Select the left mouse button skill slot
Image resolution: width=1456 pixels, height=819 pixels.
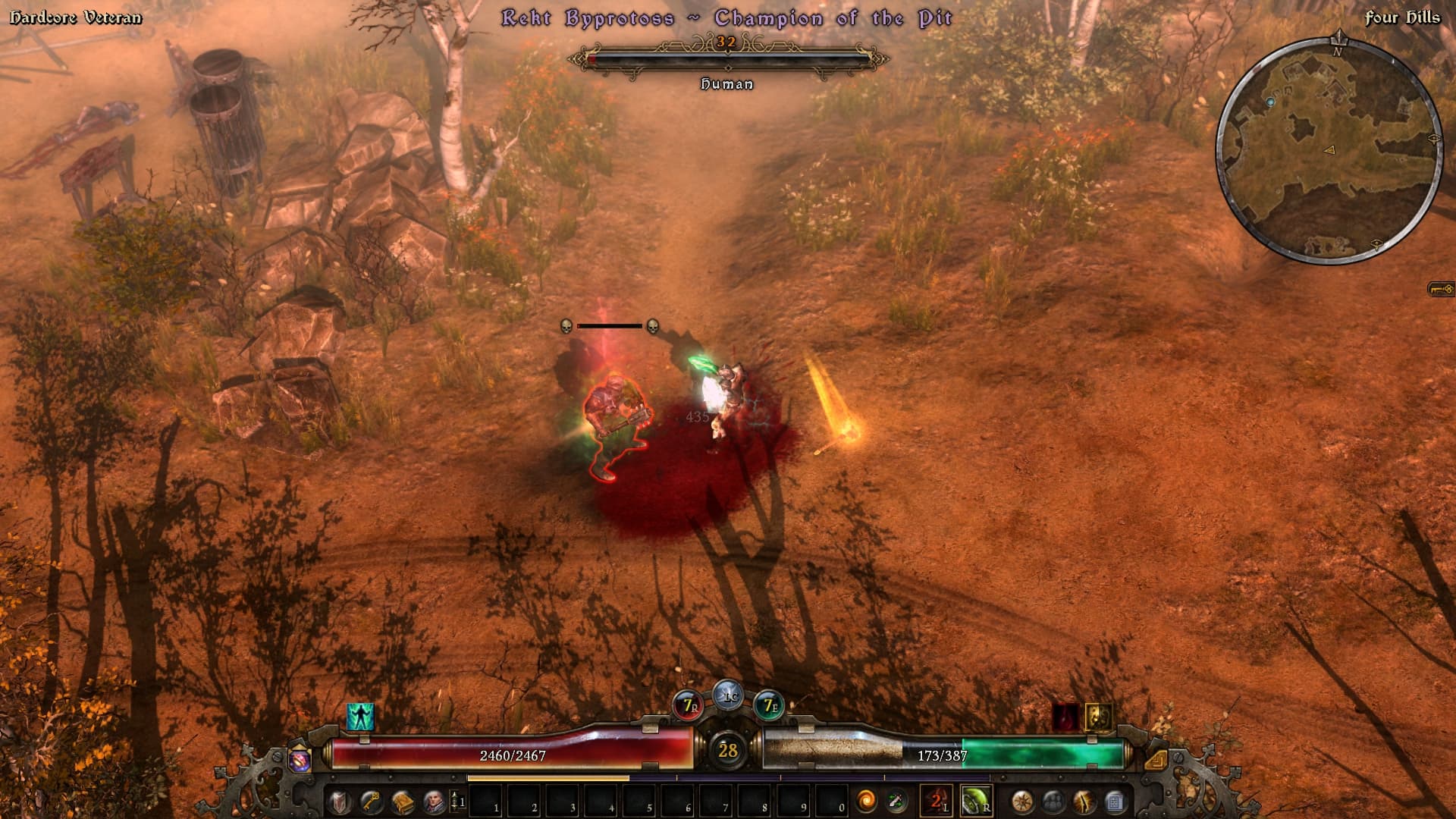936,801
